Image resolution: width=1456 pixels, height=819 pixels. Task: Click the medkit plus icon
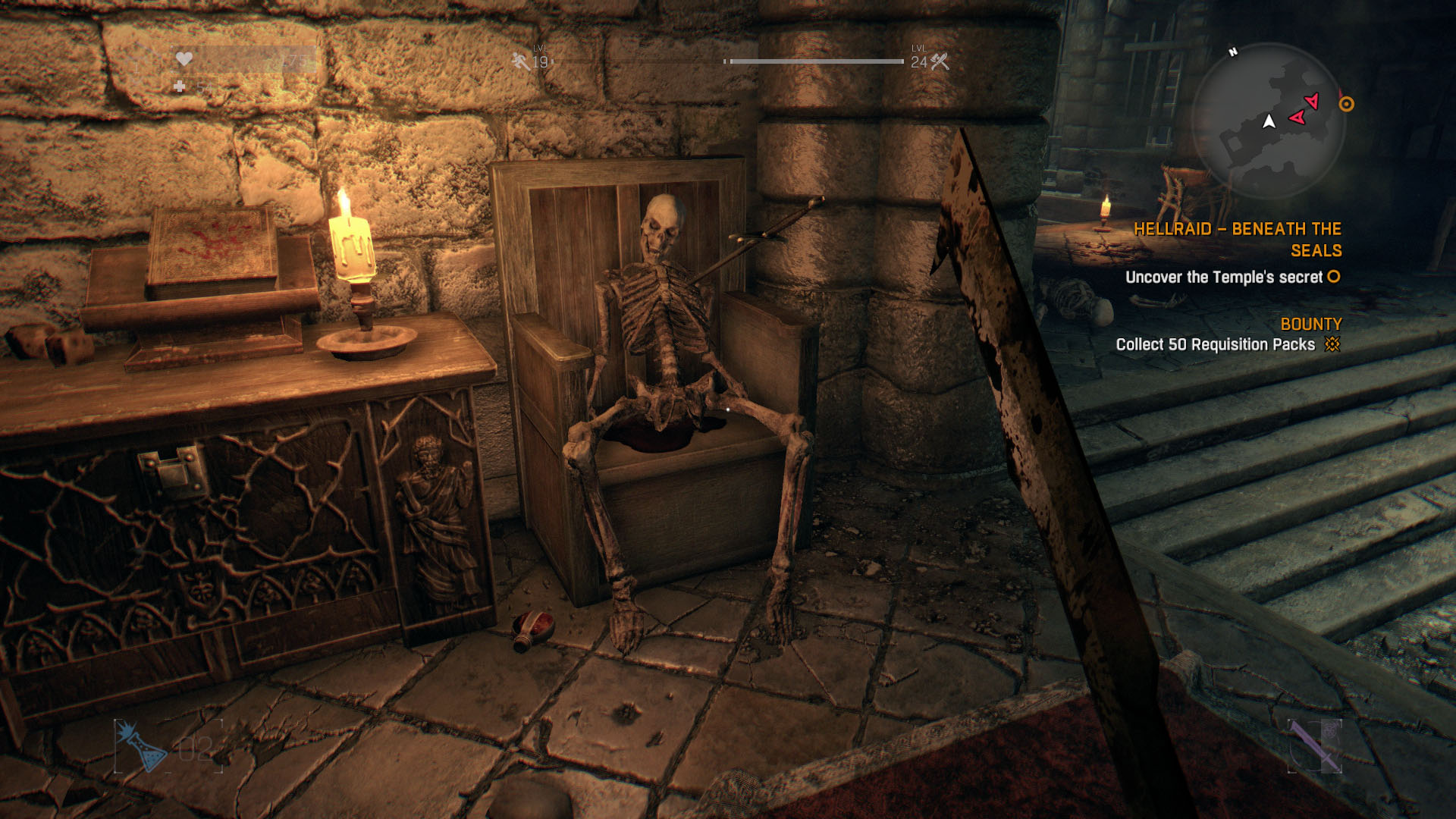click(x=180, y=87)
